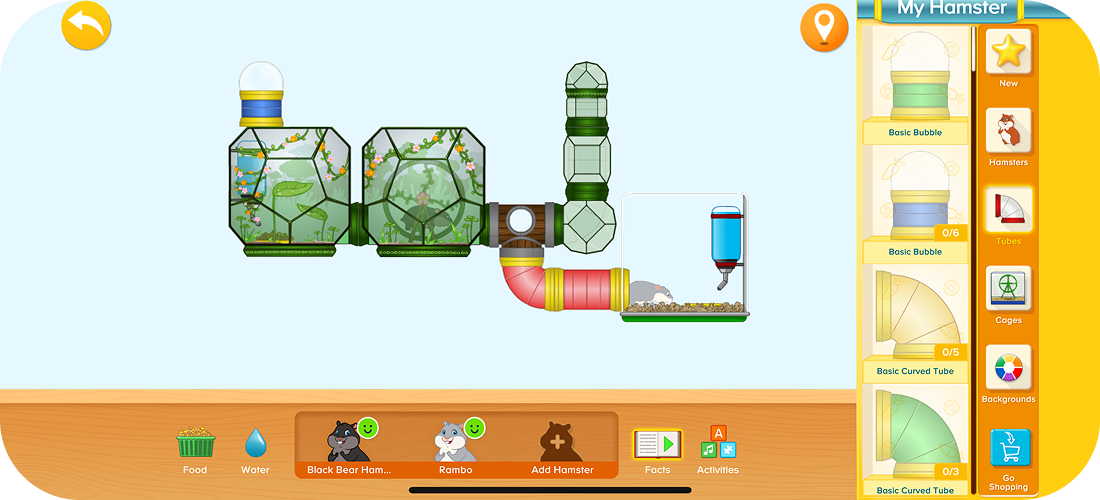
Task: Select the Tubes category
Action: (1008, 215)
